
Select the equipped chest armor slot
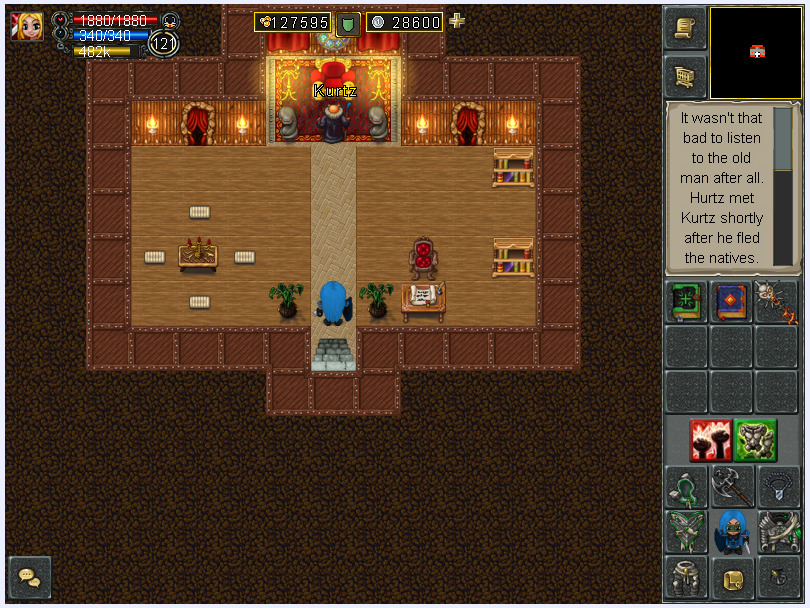point(777,532)
